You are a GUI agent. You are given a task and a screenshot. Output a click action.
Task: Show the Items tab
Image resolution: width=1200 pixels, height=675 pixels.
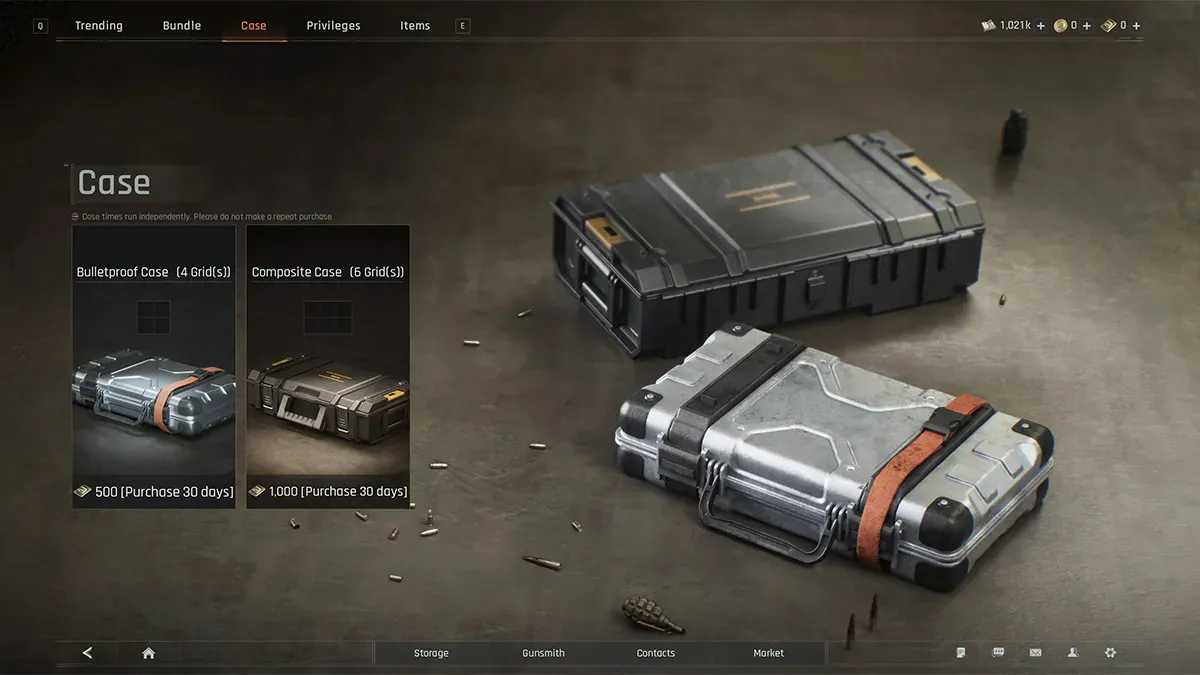[x=415, y=26]
